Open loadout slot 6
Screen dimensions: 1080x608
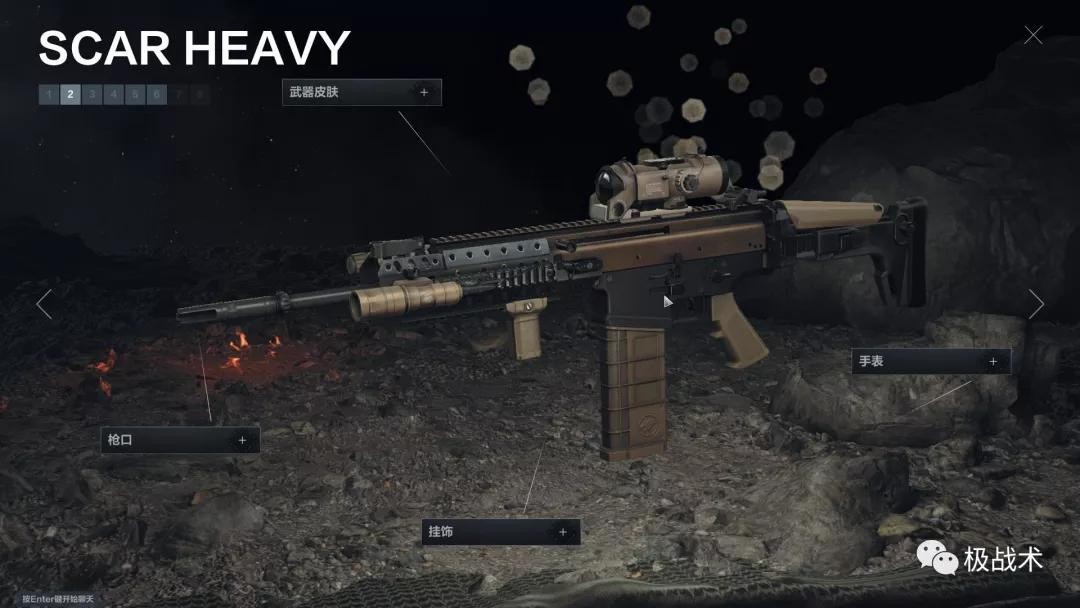(x=157, y=95)
